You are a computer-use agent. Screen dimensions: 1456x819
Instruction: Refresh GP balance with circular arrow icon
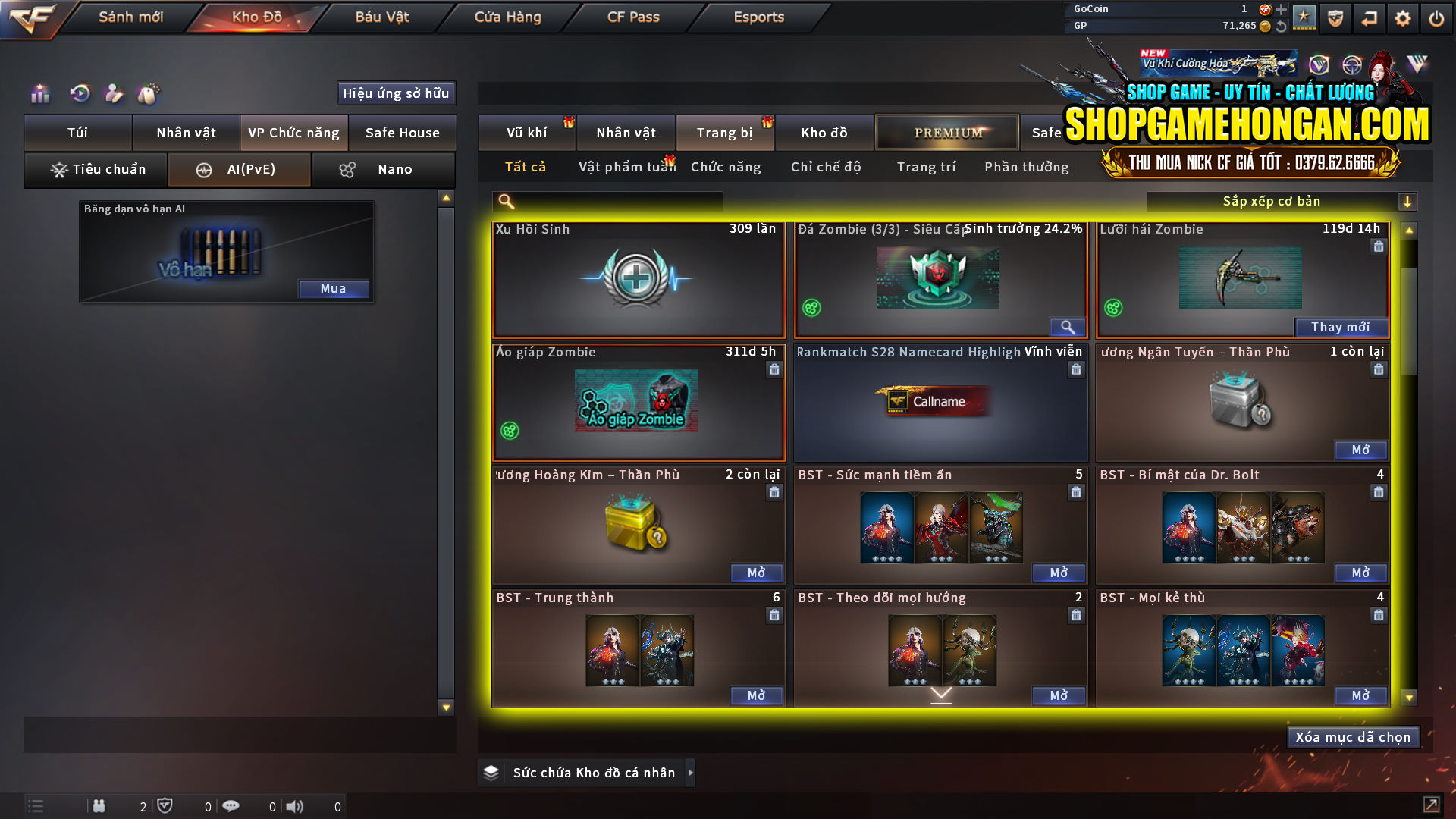pos(1282,27)
